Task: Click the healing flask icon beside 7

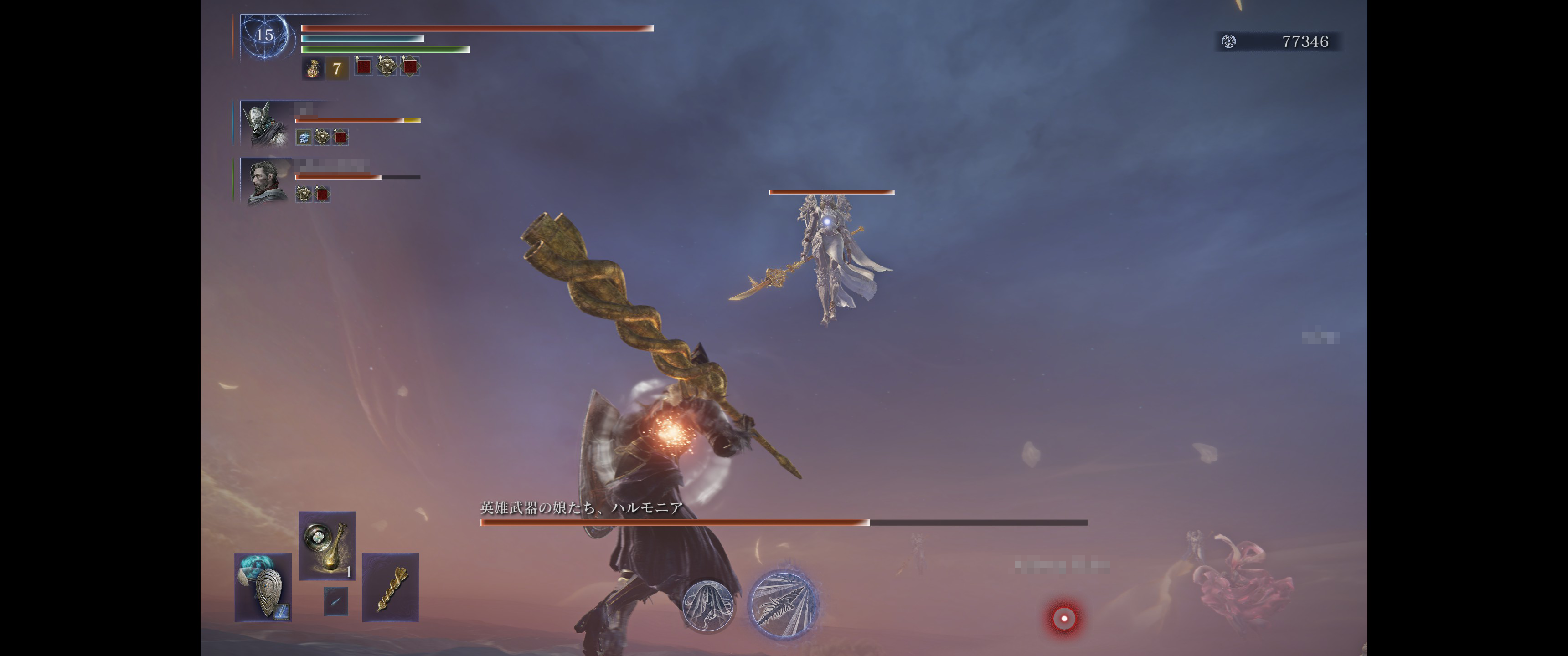Action: click(x=313, y=68)
